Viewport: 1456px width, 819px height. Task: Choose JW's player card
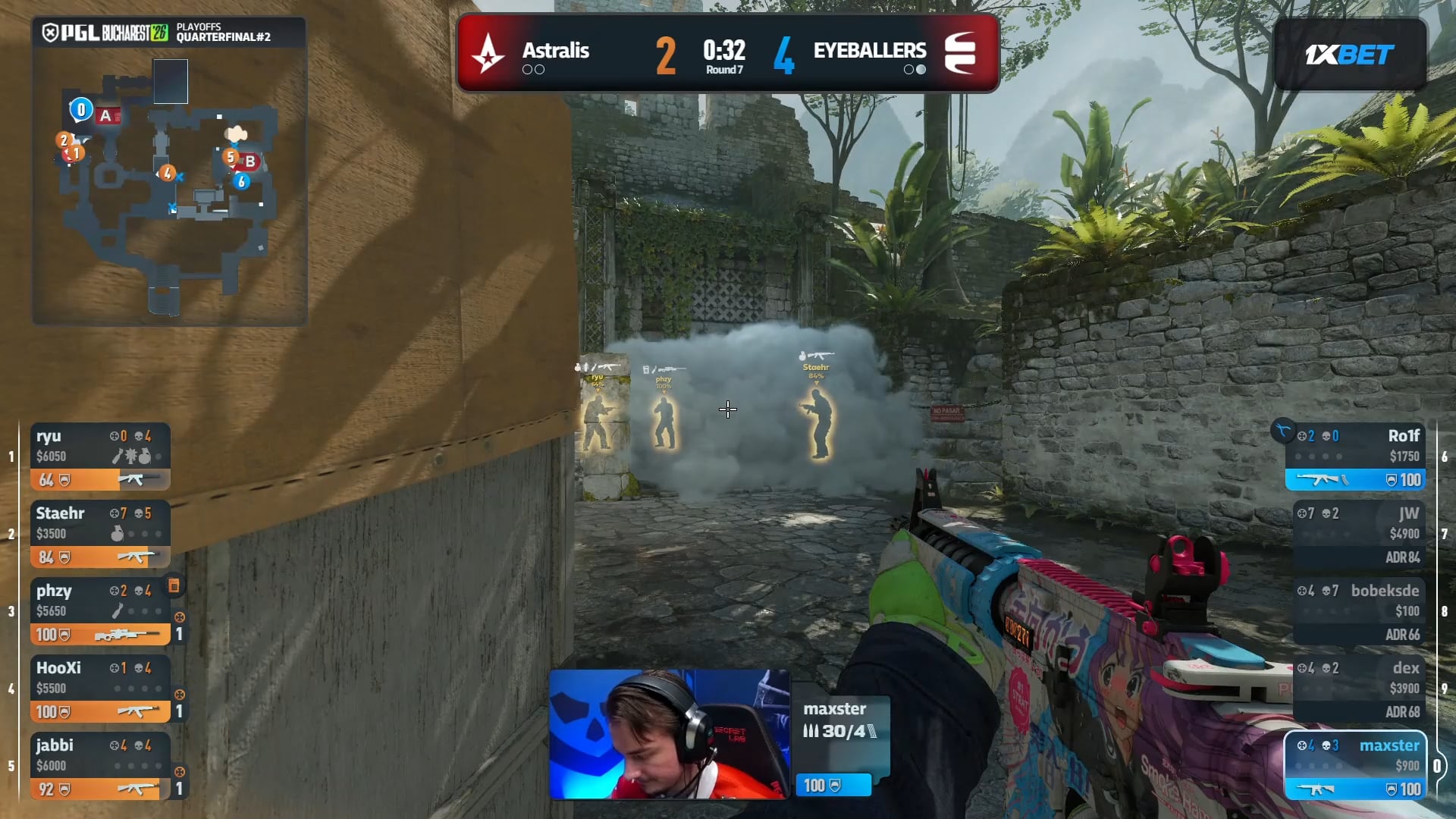coord(1358,534)
